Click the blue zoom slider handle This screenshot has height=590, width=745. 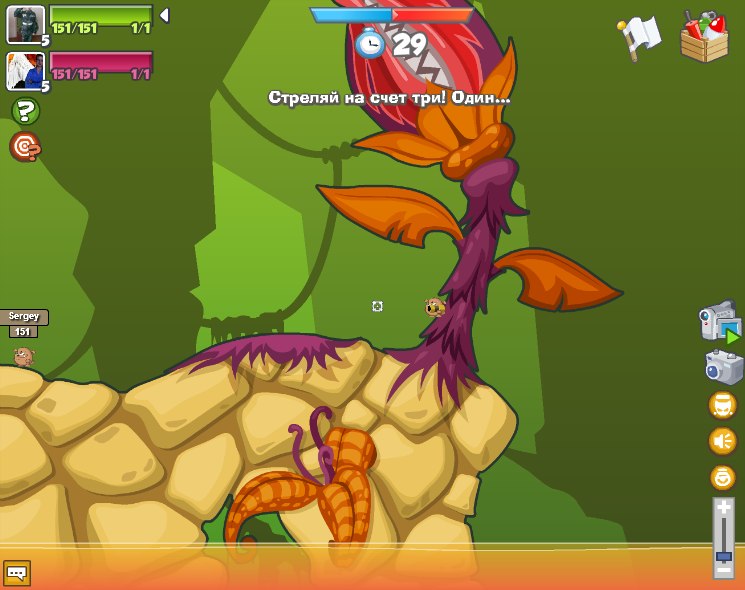[724, 555]
